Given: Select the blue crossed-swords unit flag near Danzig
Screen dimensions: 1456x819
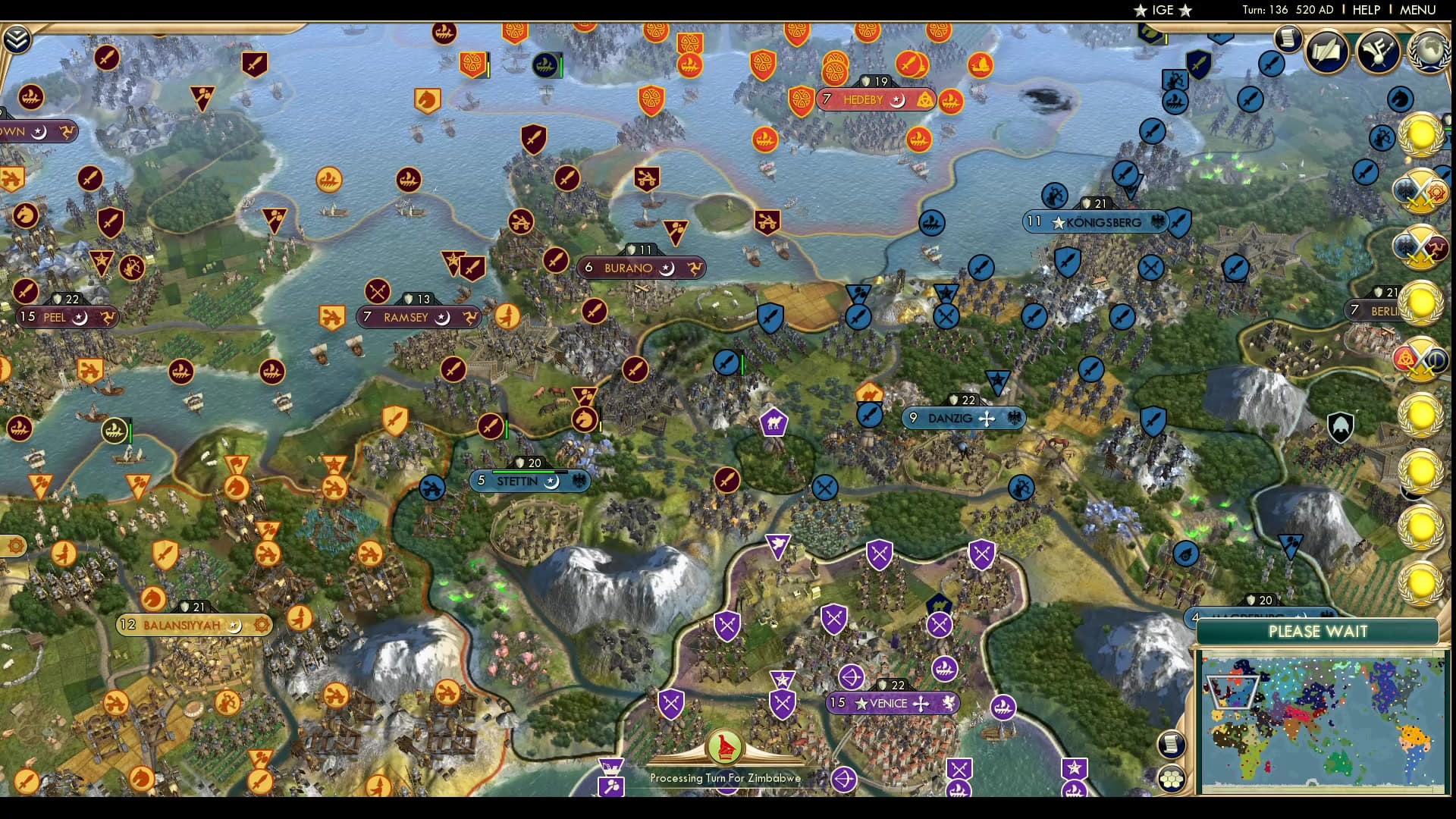Looking at the screenshot, I should pos(824,488).
